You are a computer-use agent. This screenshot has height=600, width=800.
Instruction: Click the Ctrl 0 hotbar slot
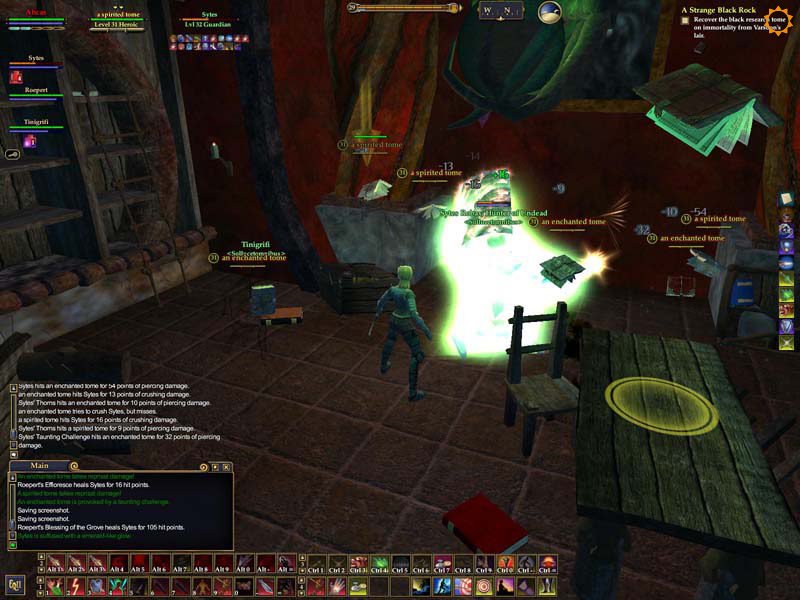coord(505,564)
